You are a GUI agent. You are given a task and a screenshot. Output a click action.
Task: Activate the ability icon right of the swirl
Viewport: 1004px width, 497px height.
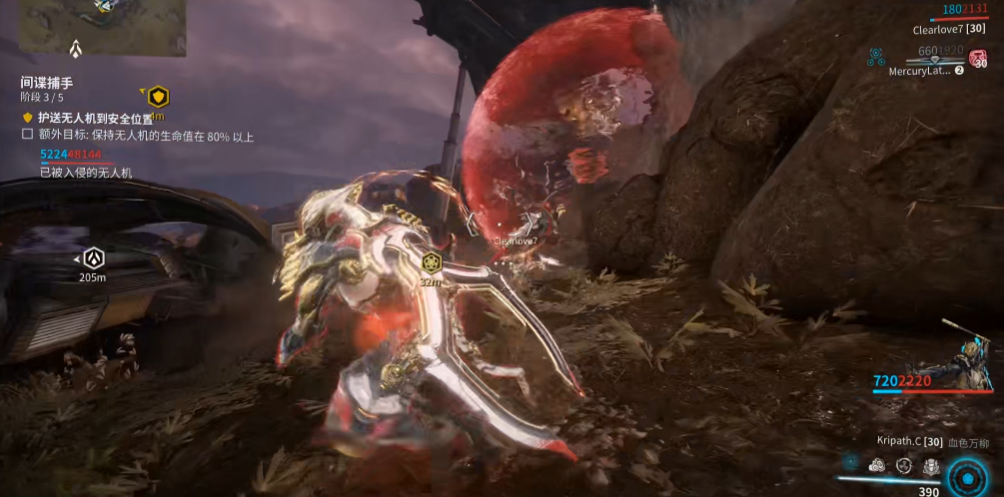pos(930,465)
